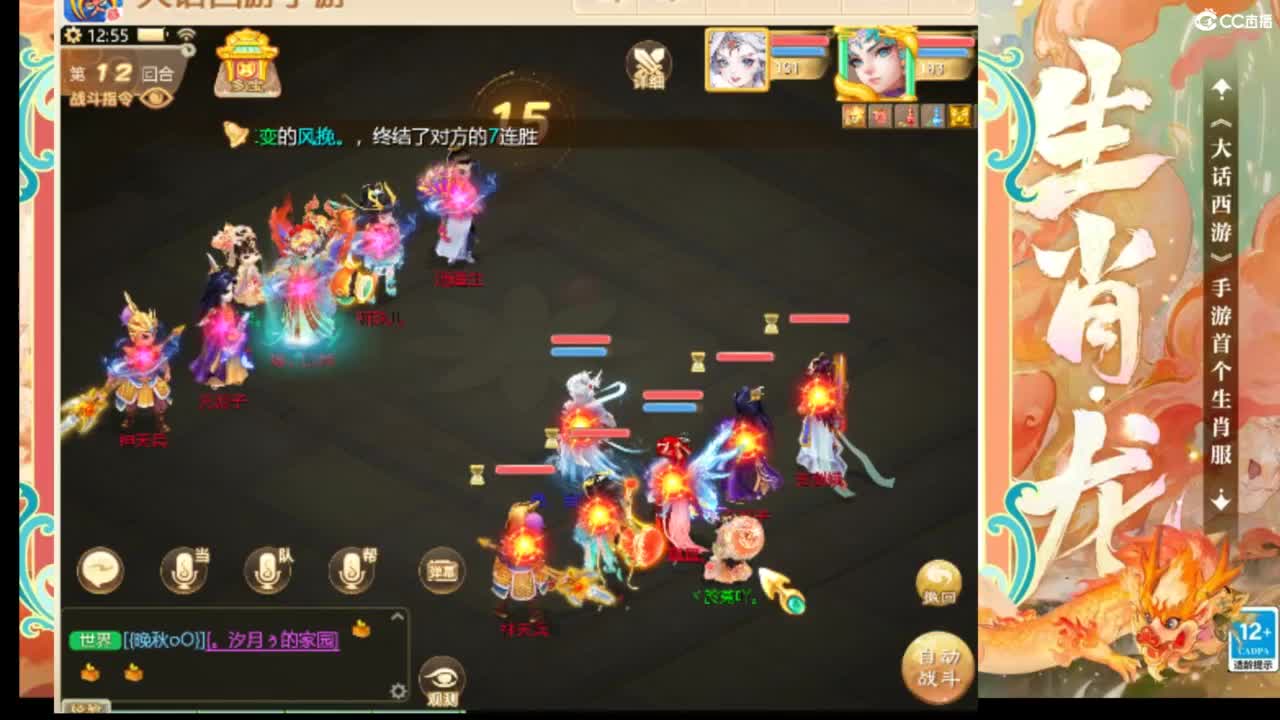Click the purple 汐月ゥ的家园 chat link
This screenshot has width=1280, height=720.
click(272, 643)
